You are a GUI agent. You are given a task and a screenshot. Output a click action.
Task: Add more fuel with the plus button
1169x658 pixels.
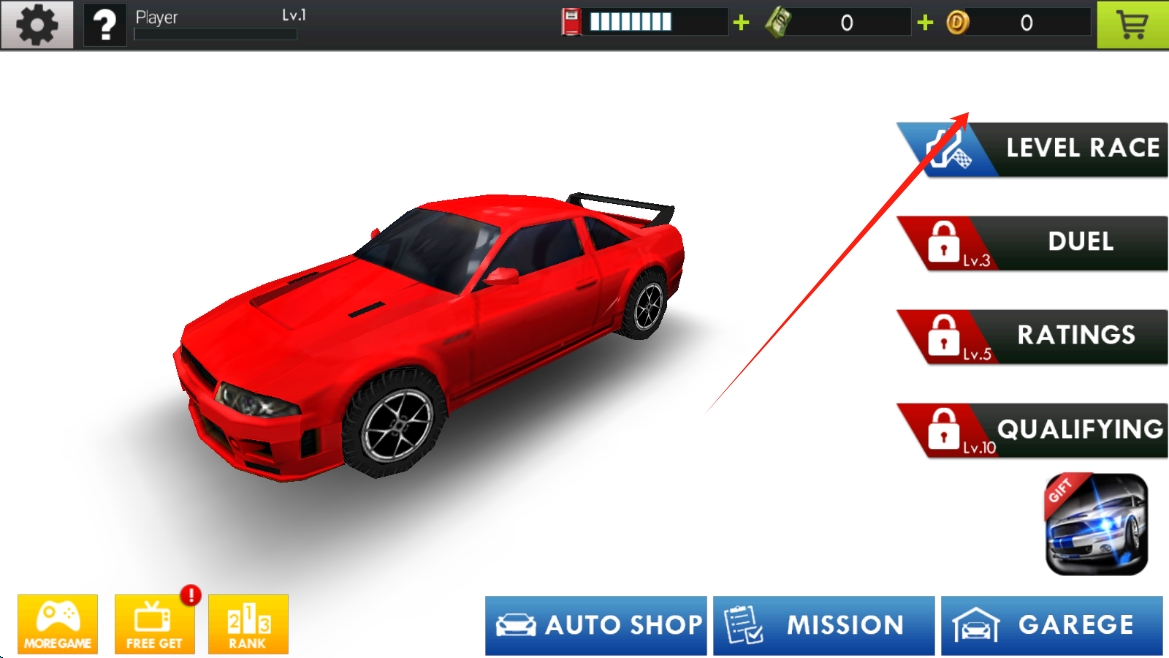click(741, 23)
